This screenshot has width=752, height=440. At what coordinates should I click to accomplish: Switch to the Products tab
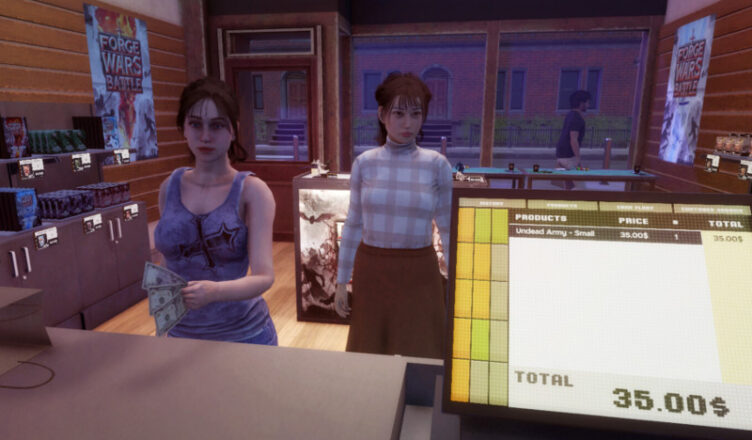(554, 204)
